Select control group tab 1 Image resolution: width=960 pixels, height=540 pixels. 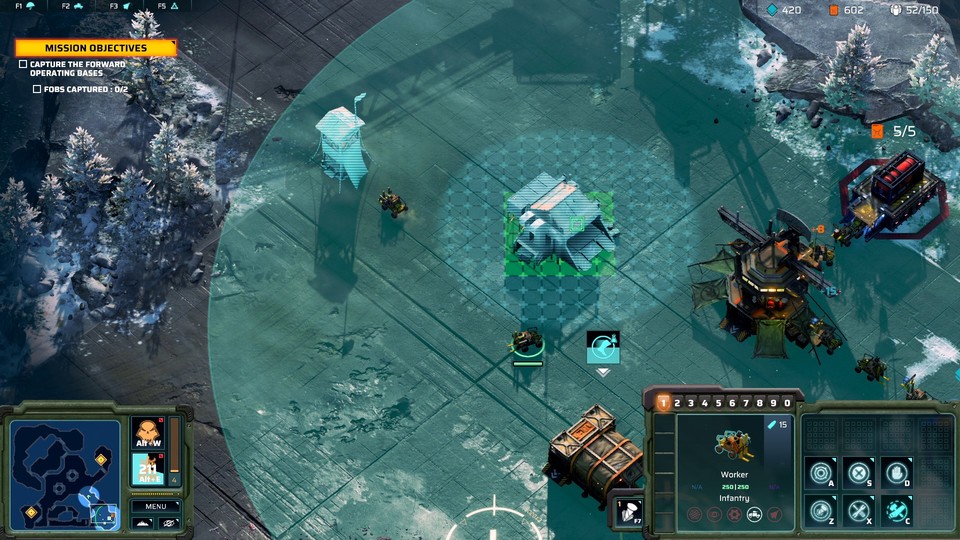coord(663,403)
